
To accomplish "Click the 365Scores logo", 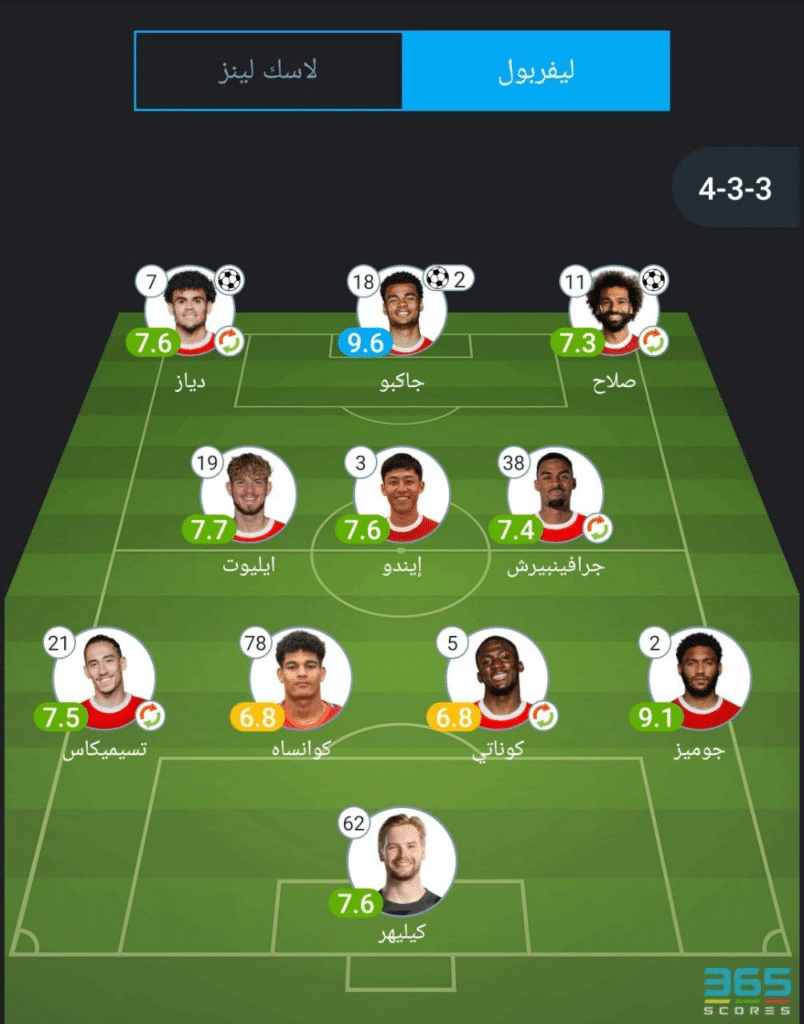I will (x=746, y=984).
